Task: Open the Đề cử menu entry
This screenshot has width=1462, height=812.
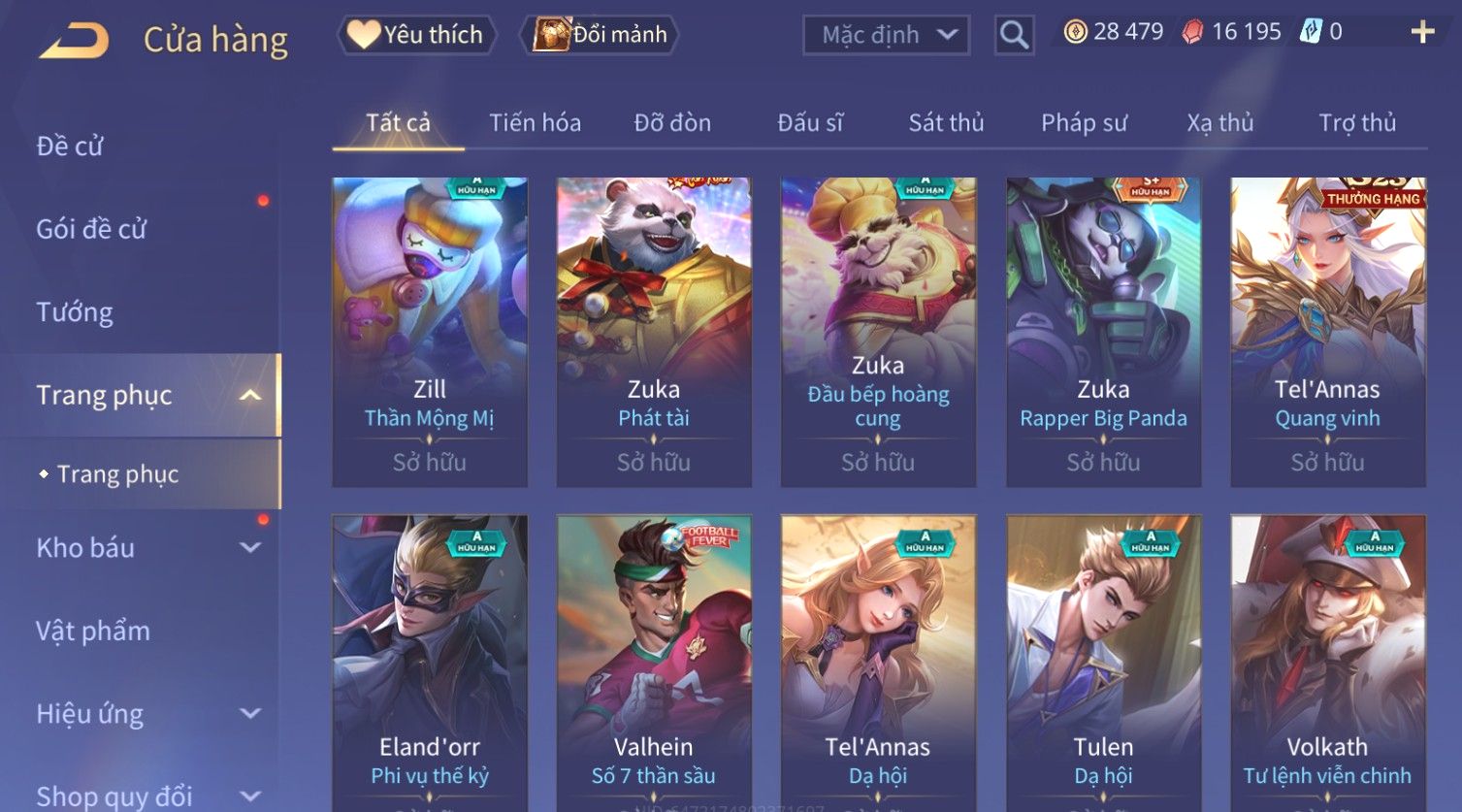Action: click(70, 146)
